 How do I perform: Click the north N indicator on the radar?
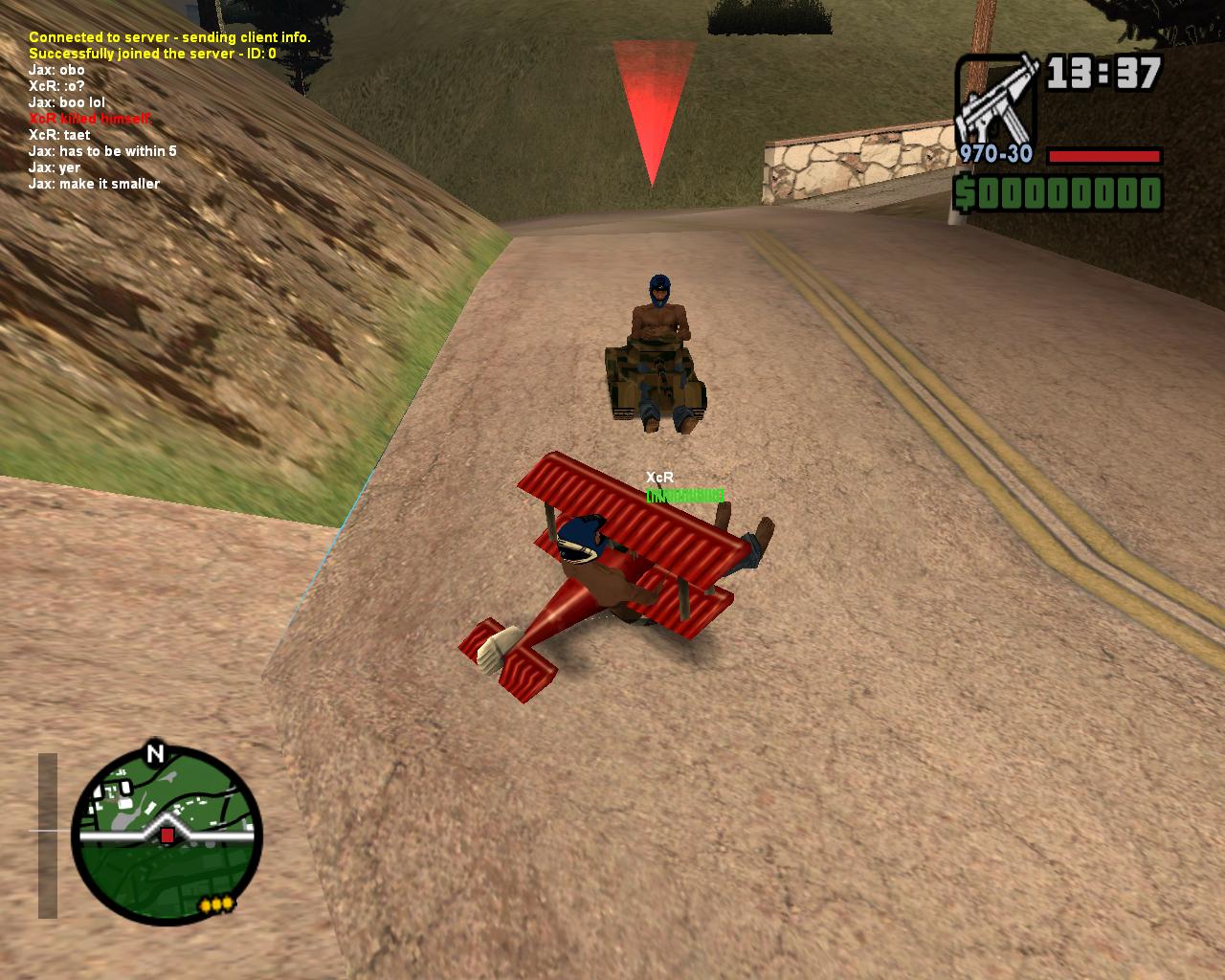[155, 753]
